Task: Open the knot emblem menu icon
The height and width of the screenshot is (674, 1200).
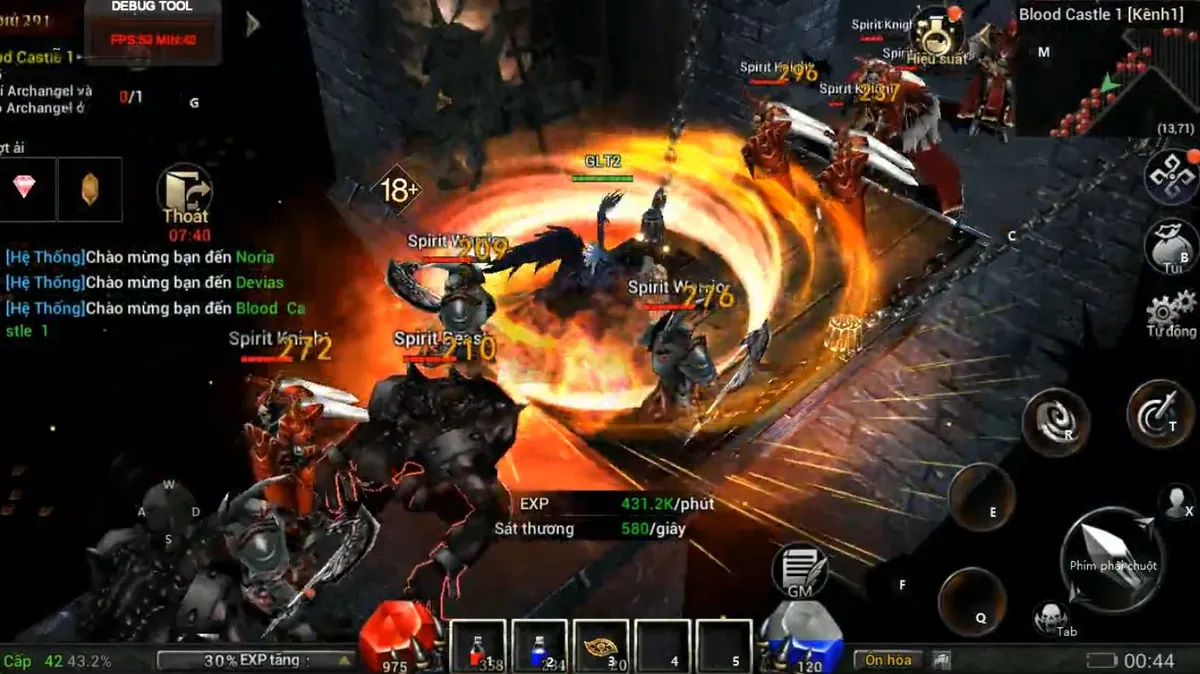Action: 1172,178
